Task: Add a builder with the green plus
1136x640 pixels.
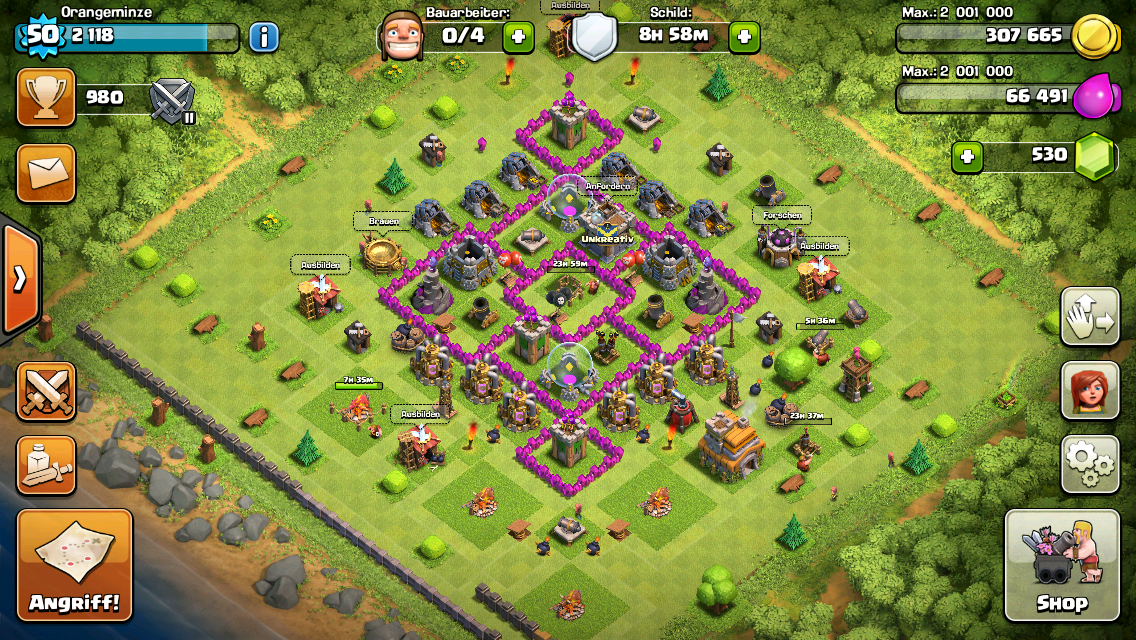Action: click(517, 38)
